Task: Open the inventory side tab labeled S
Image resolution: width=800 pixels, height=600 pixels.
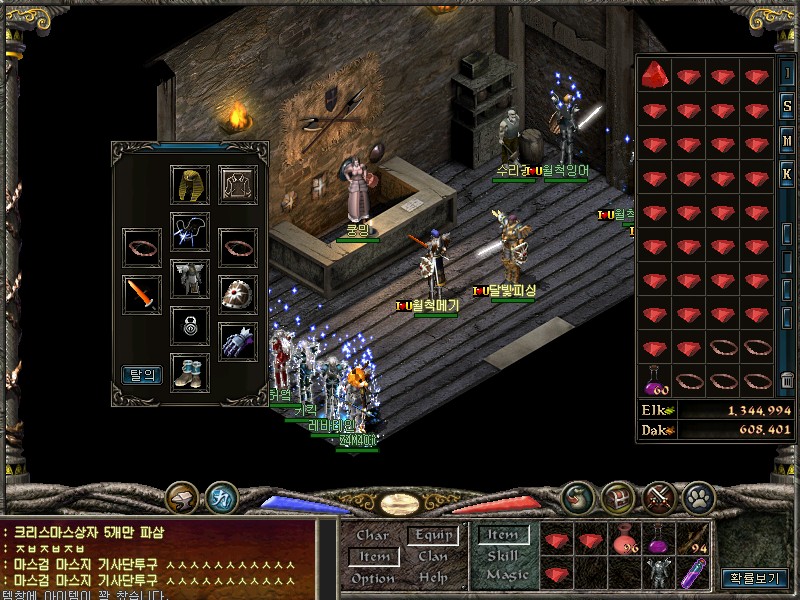Action: tap(787, 108)
